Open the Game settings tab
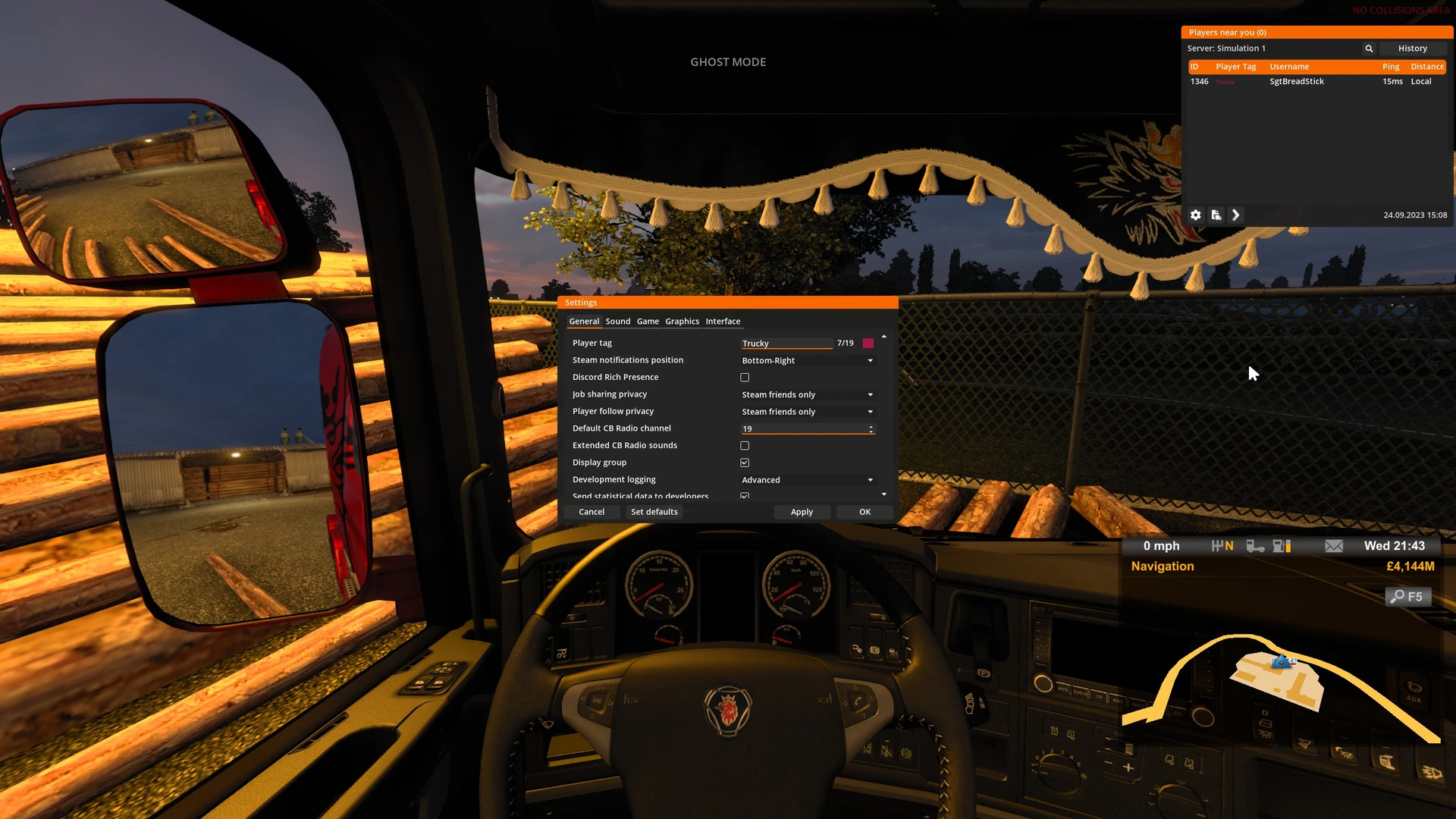 point(648,322)
